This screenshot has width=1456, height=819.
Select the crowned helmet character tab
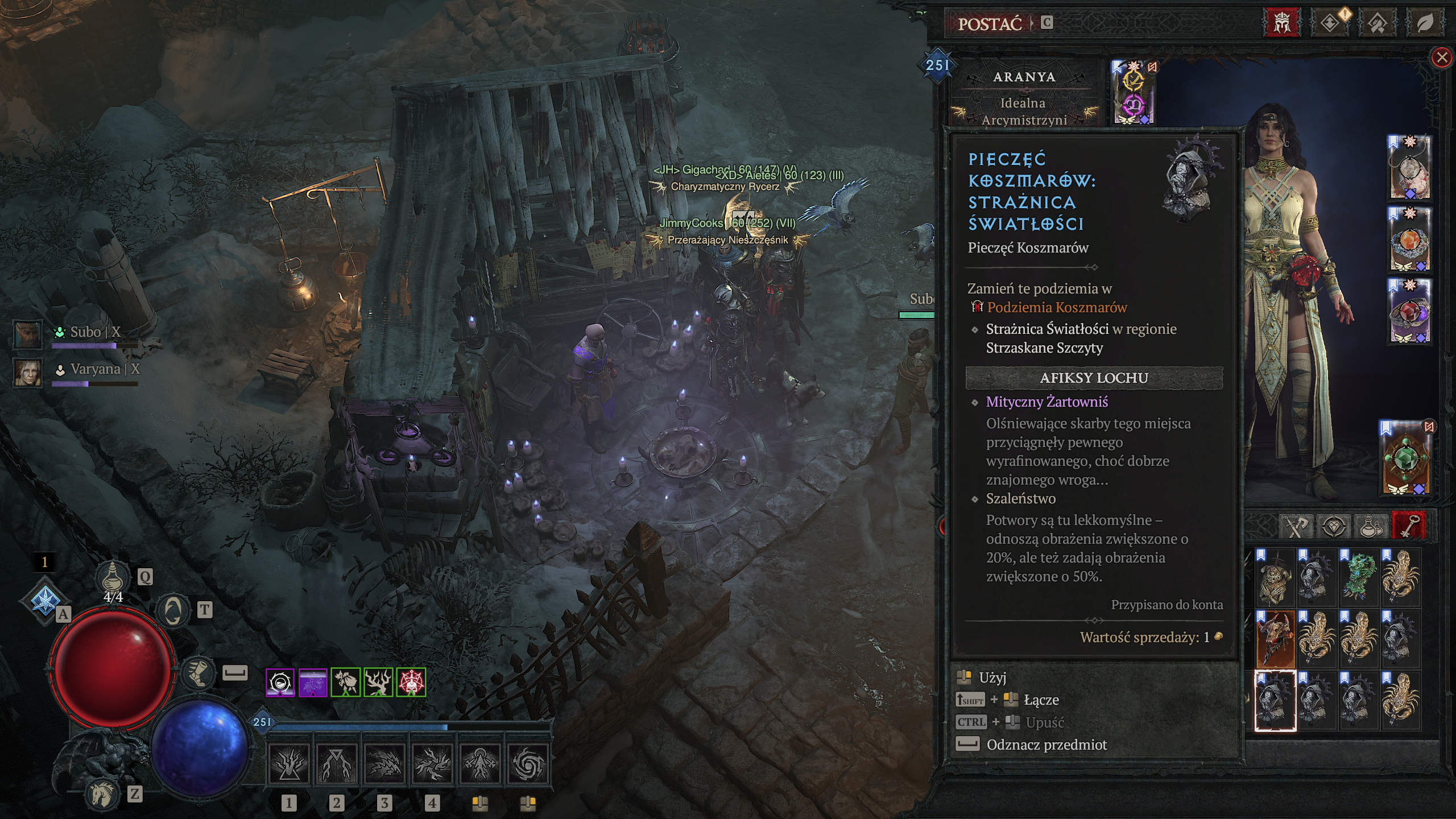tap(1281, 23)
